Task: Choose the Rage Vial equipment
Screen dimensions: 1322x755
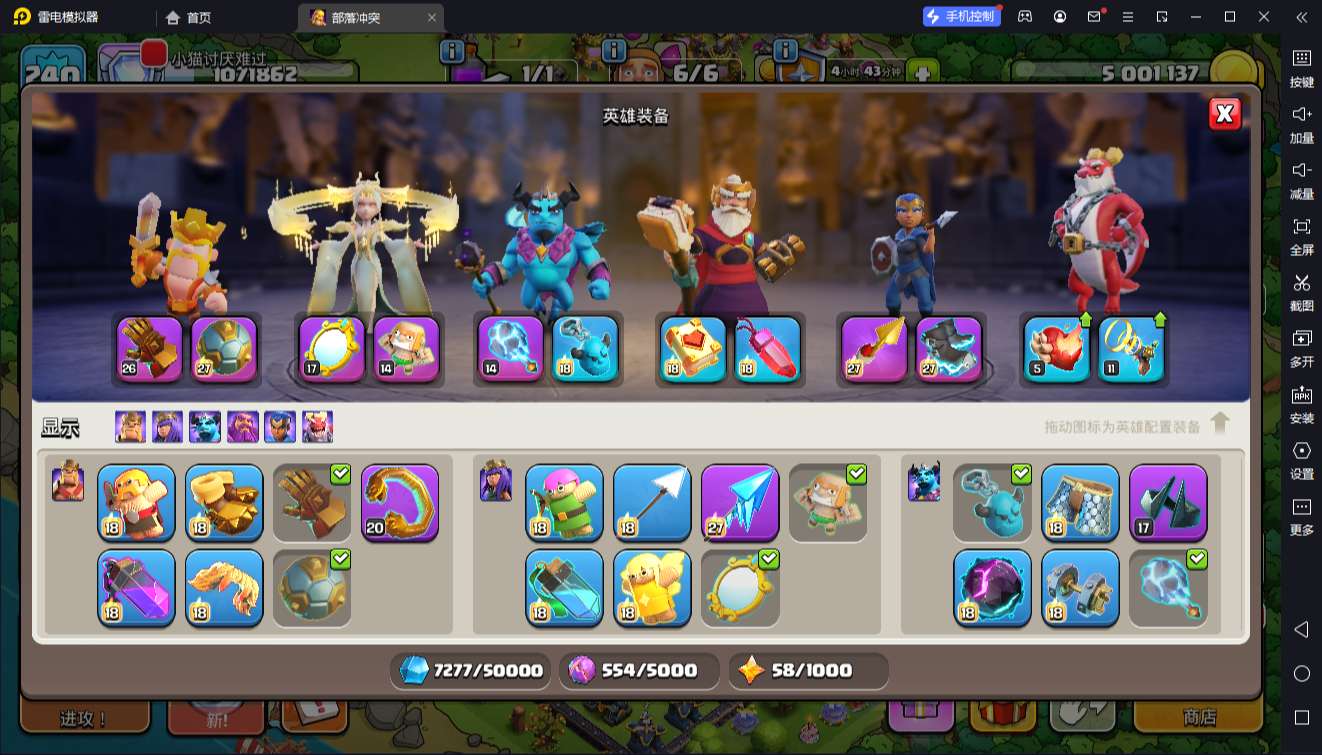Action: 136,587
